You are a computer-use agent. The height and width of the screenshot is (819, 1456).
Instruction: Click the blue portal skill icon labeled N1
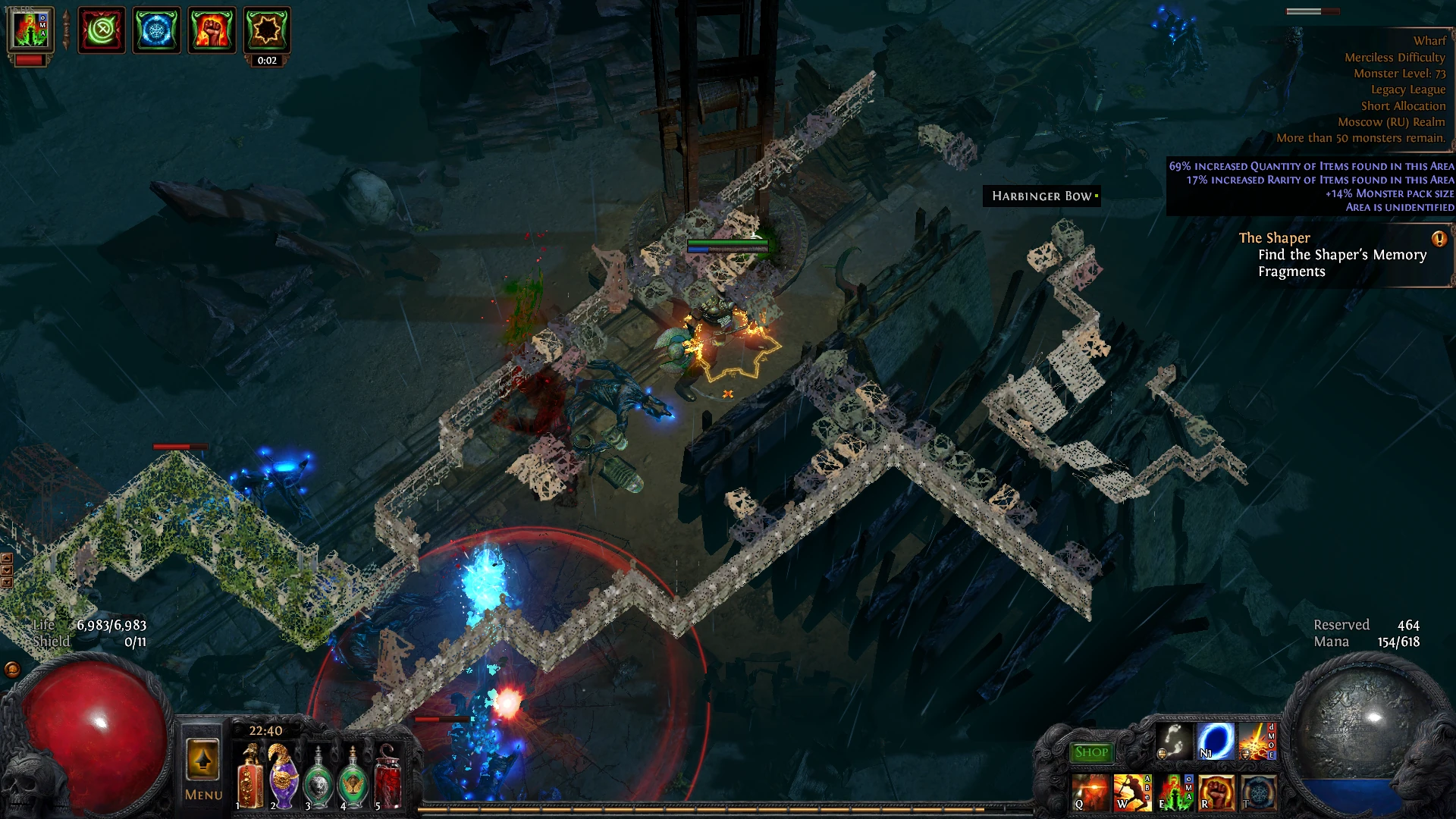coord(1215,741)
